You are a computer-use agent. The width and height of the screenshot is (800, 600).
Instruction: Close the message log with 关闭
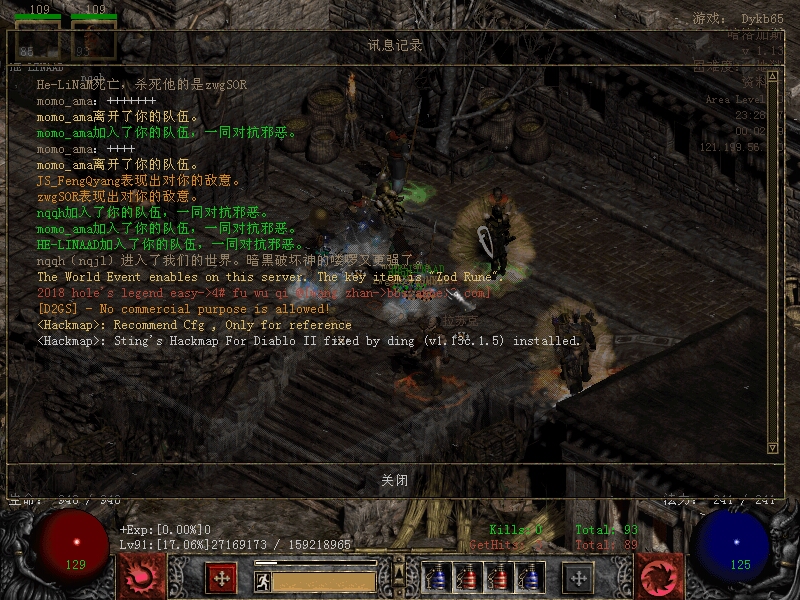click(395, 480)
